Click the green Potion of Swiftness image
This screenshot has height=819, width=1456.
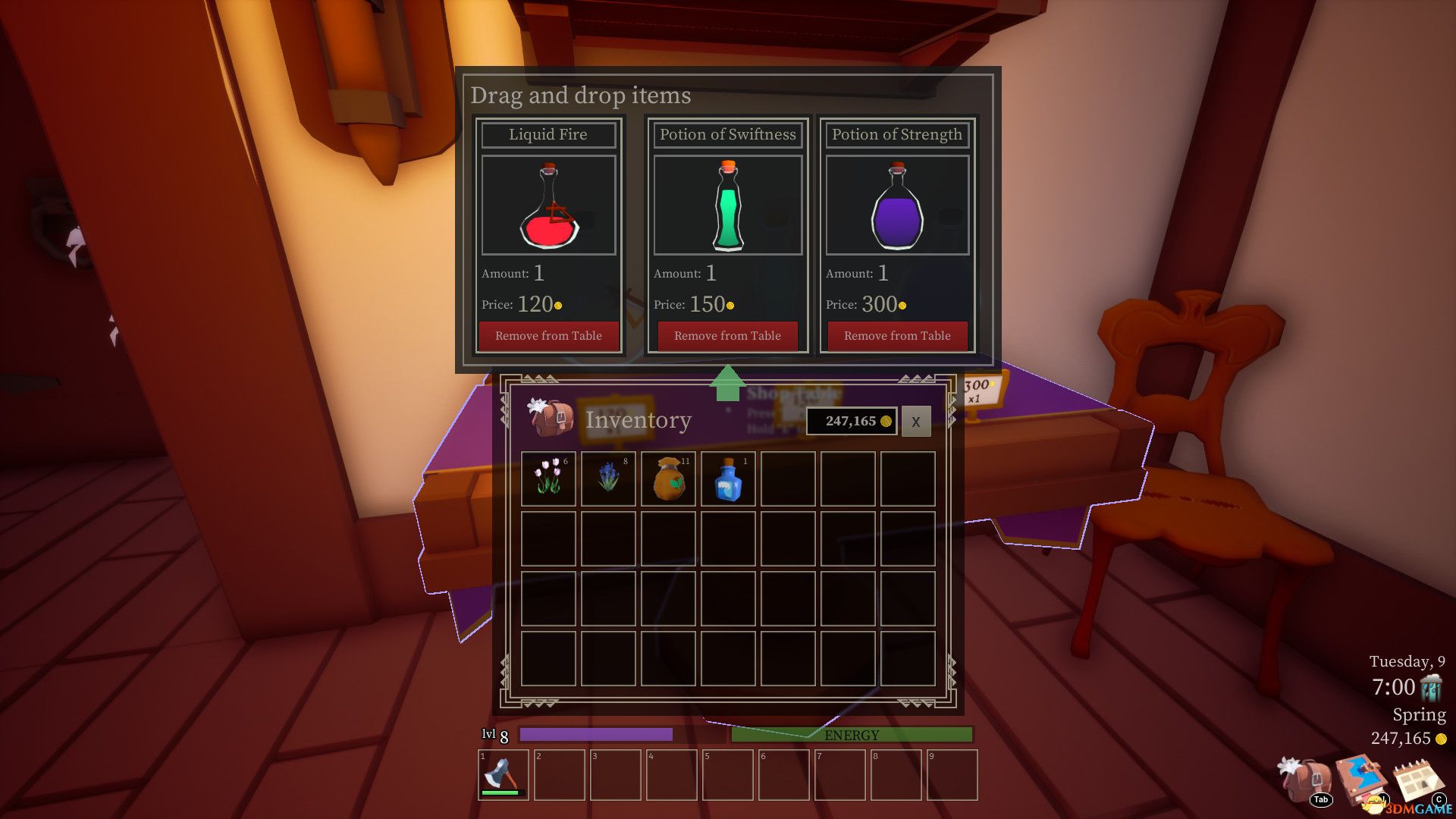pyautogui.click(x=727, y=206)
